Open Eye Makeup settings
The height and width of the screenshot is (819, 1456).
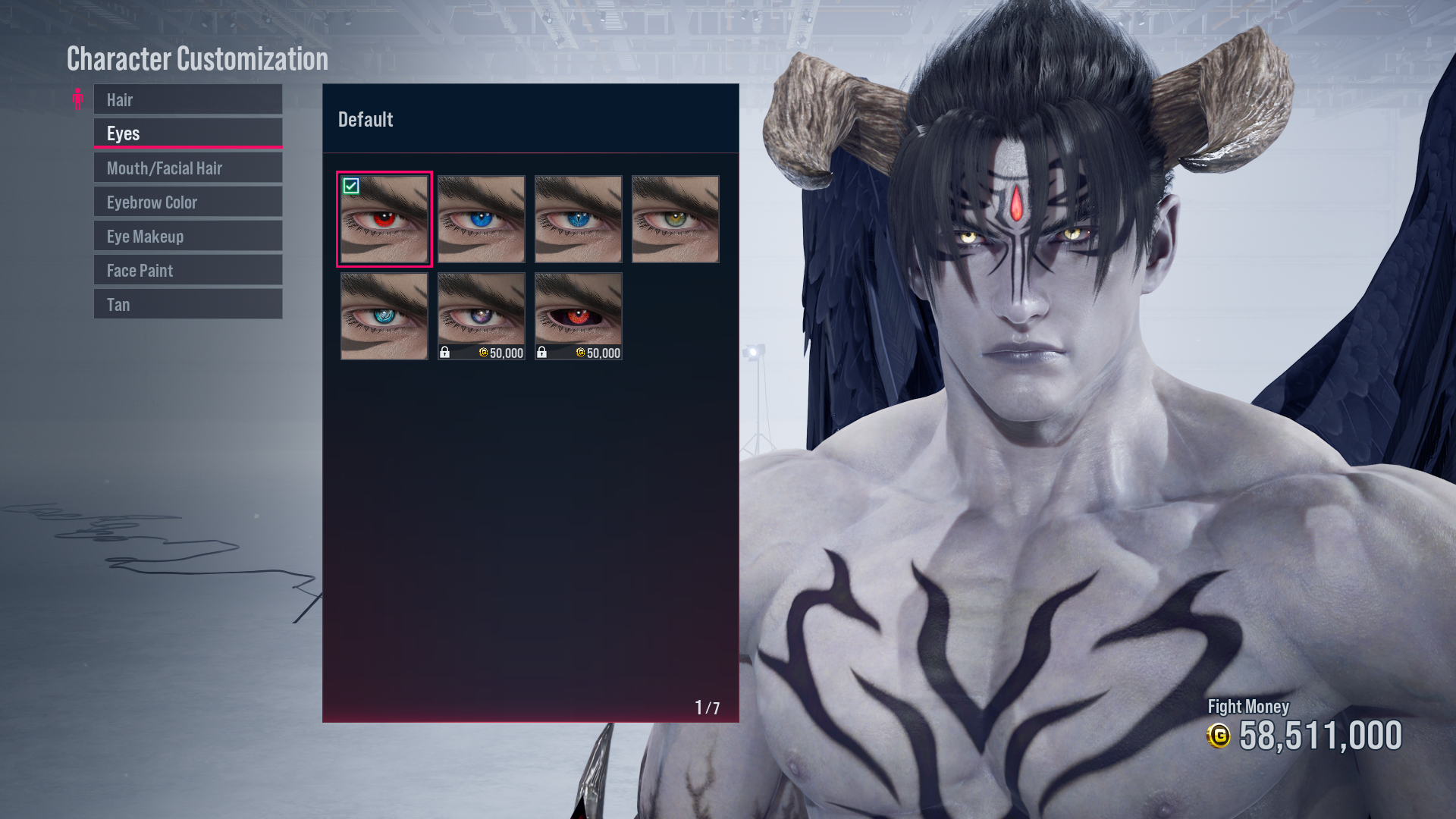click(x=187, y=236)
